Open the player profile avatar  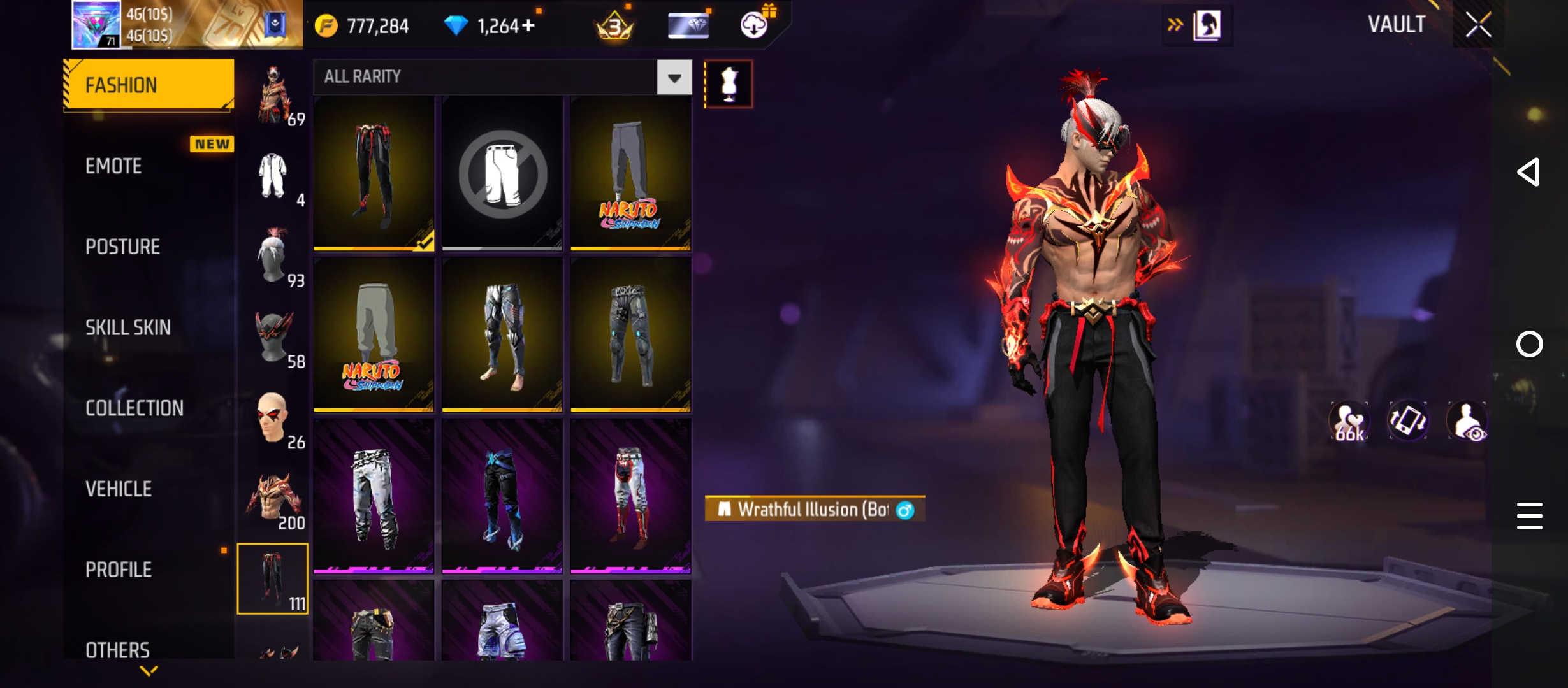click(96, 25)
